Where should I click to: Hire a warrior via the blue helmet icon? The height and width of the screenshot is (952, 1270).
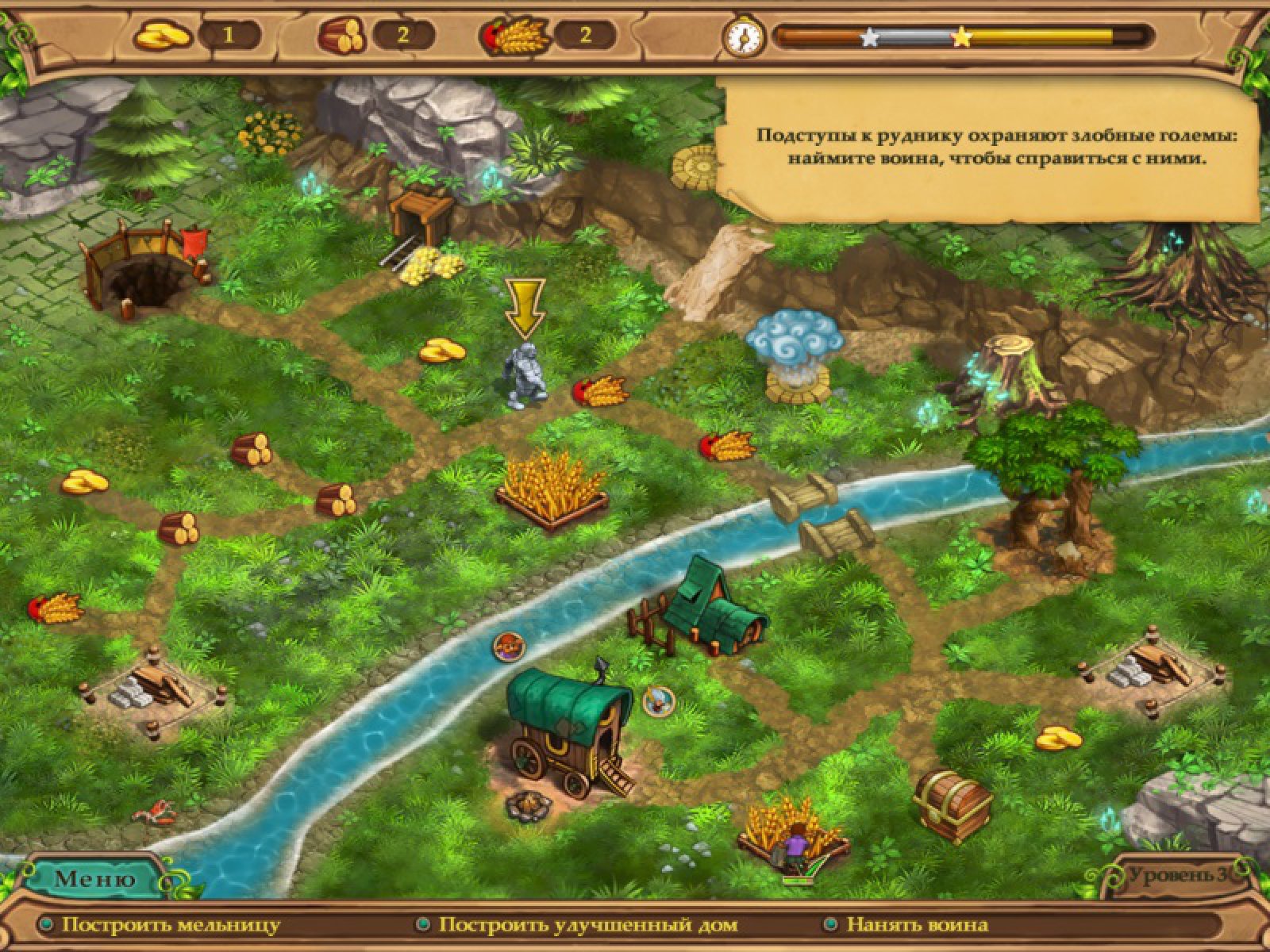coord(658,701)
